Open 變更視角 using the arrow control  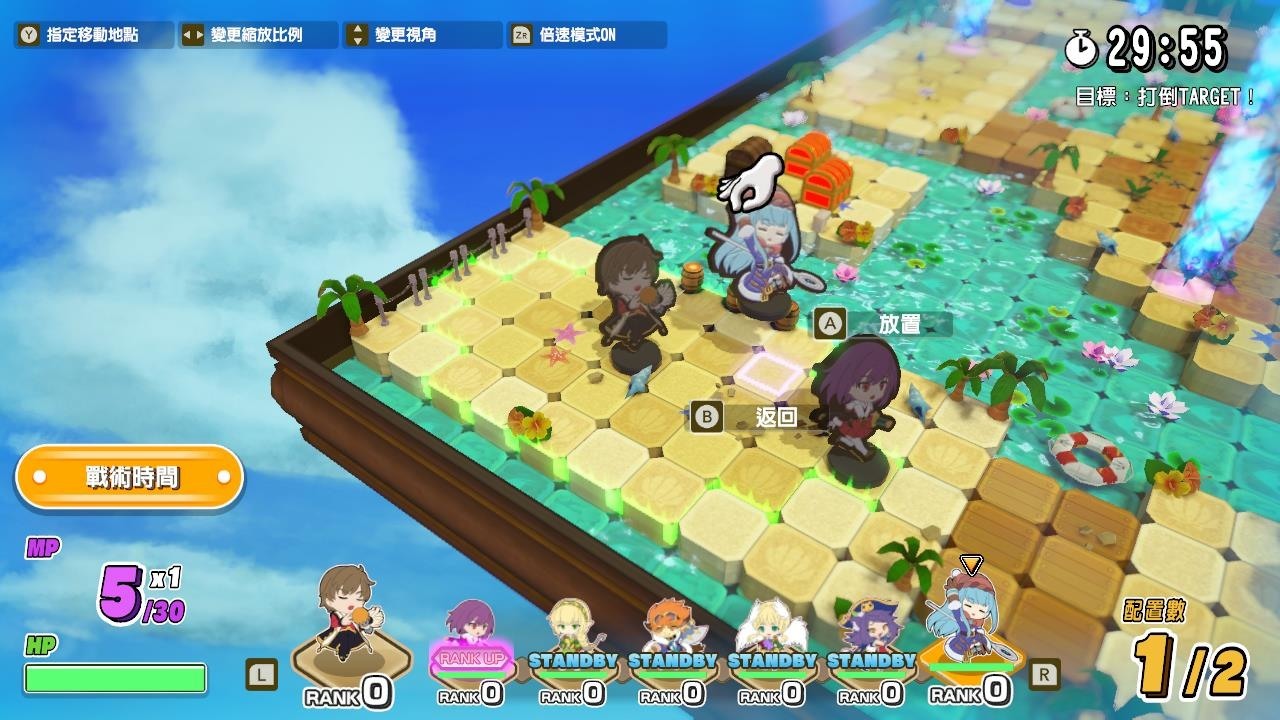point(420,33)
